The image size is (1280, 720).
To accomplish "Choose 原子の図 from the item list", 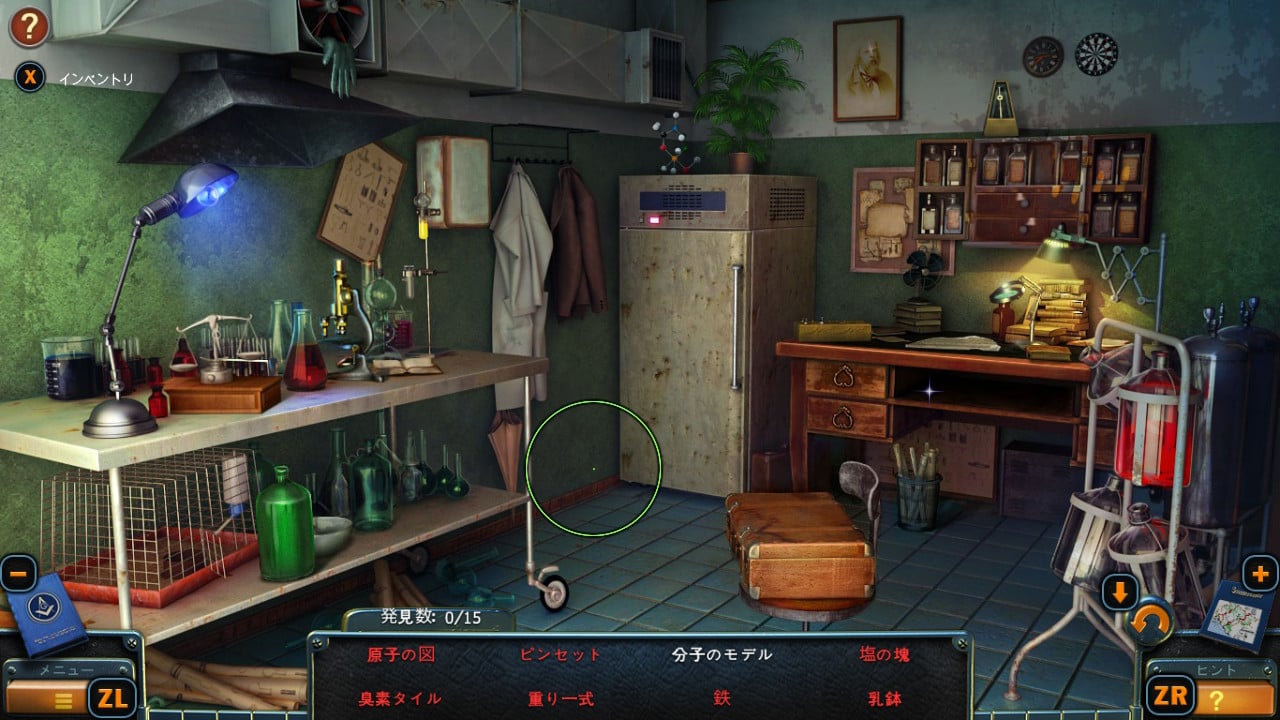I will point(399,655).
